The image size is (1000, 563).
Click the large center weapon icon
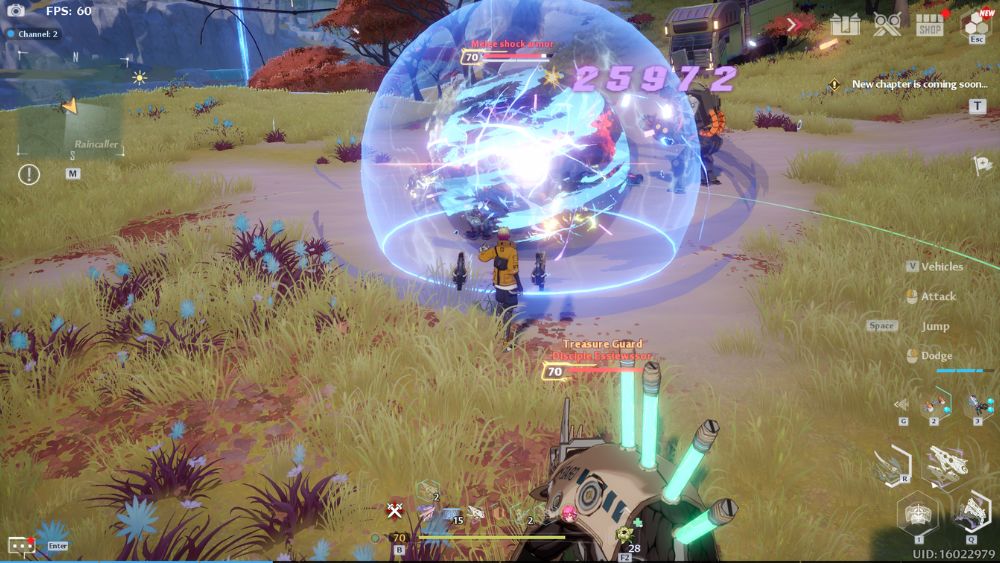[945, 463]
